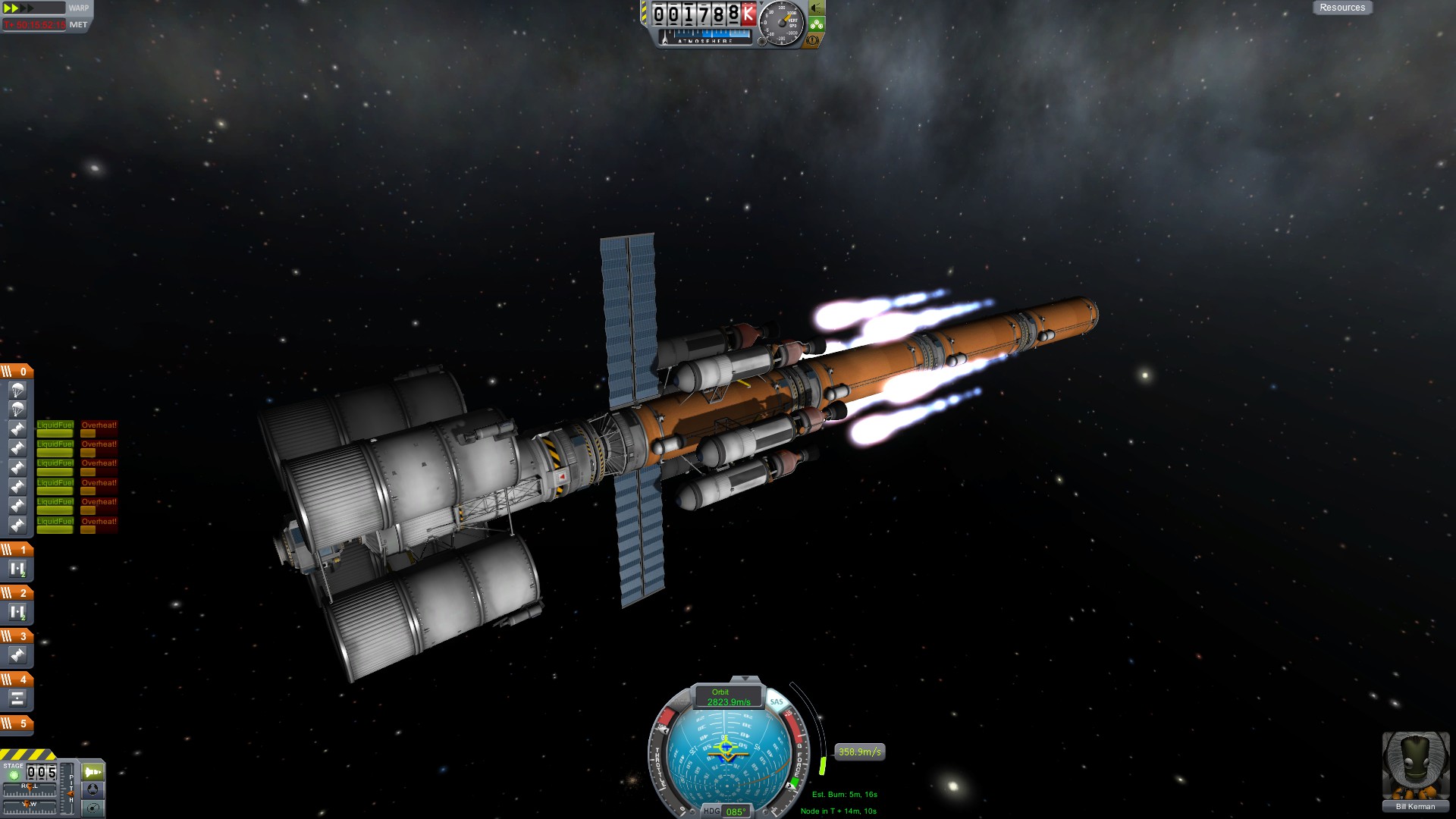This screenshot has height=819, width=1456.
Task: Activate the next stage with the green light
Action: 14,775
